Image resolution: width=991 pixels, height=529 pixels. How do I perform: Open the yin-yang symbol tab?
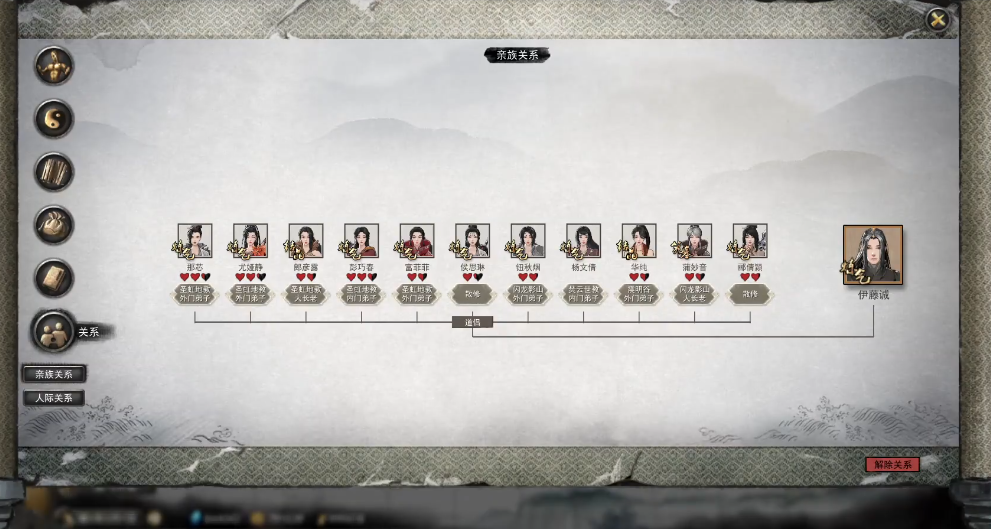pos(54,119)
